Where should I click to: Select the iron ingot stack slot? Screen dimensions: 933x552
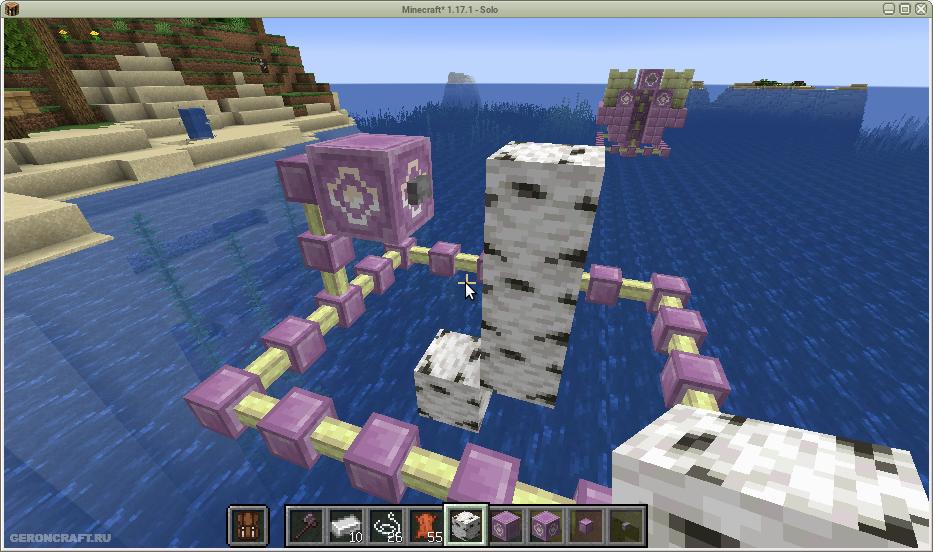(x=345, y=525)
